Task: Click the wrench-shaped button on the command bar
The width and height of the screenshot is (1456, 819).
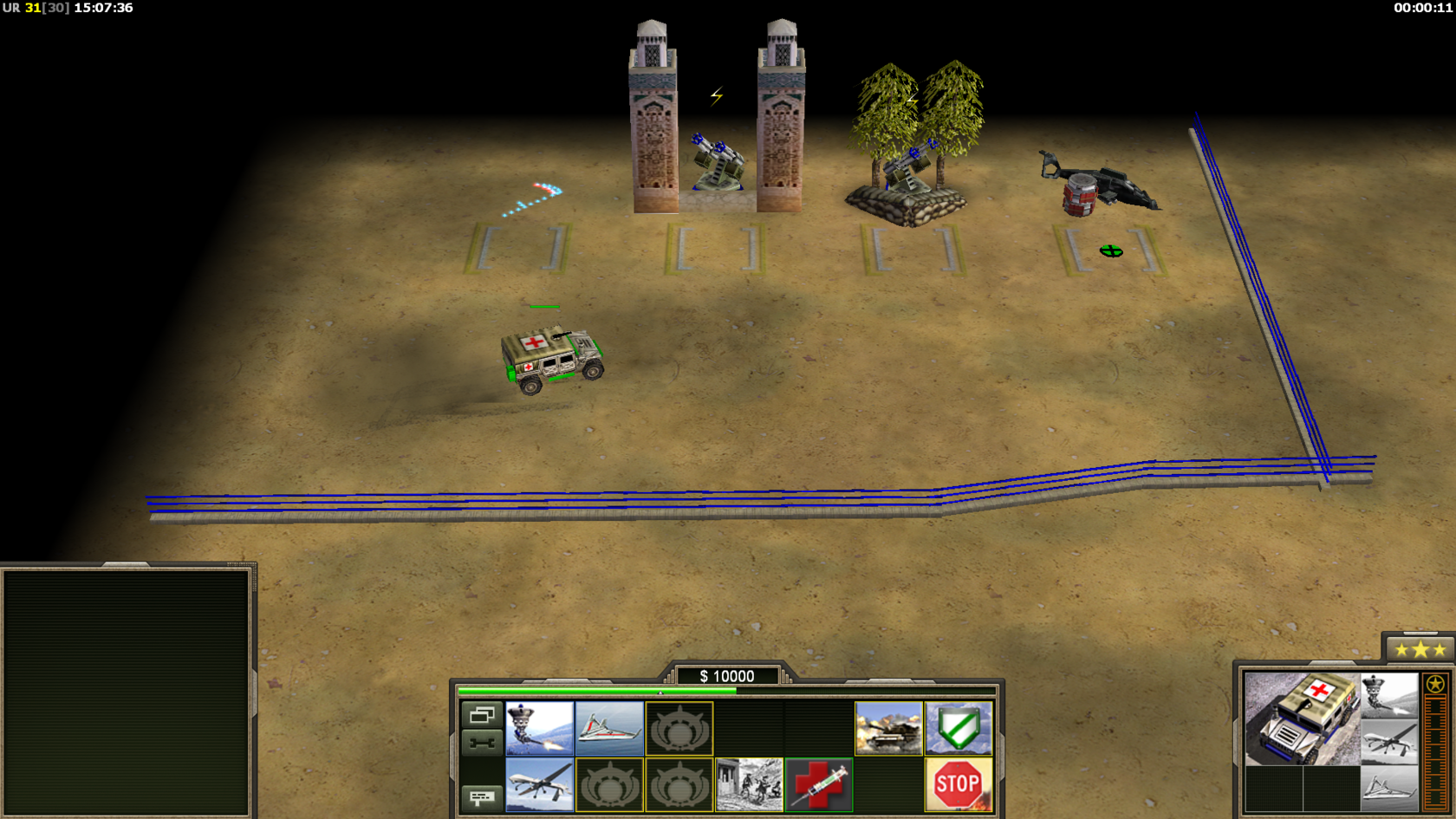Action: [x=482, y=742]
